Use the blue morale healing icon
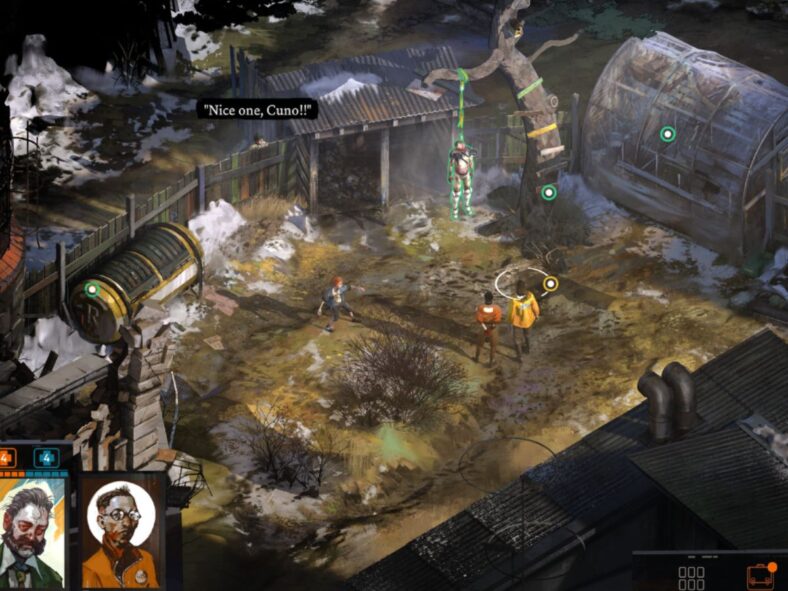 (46, 458)
